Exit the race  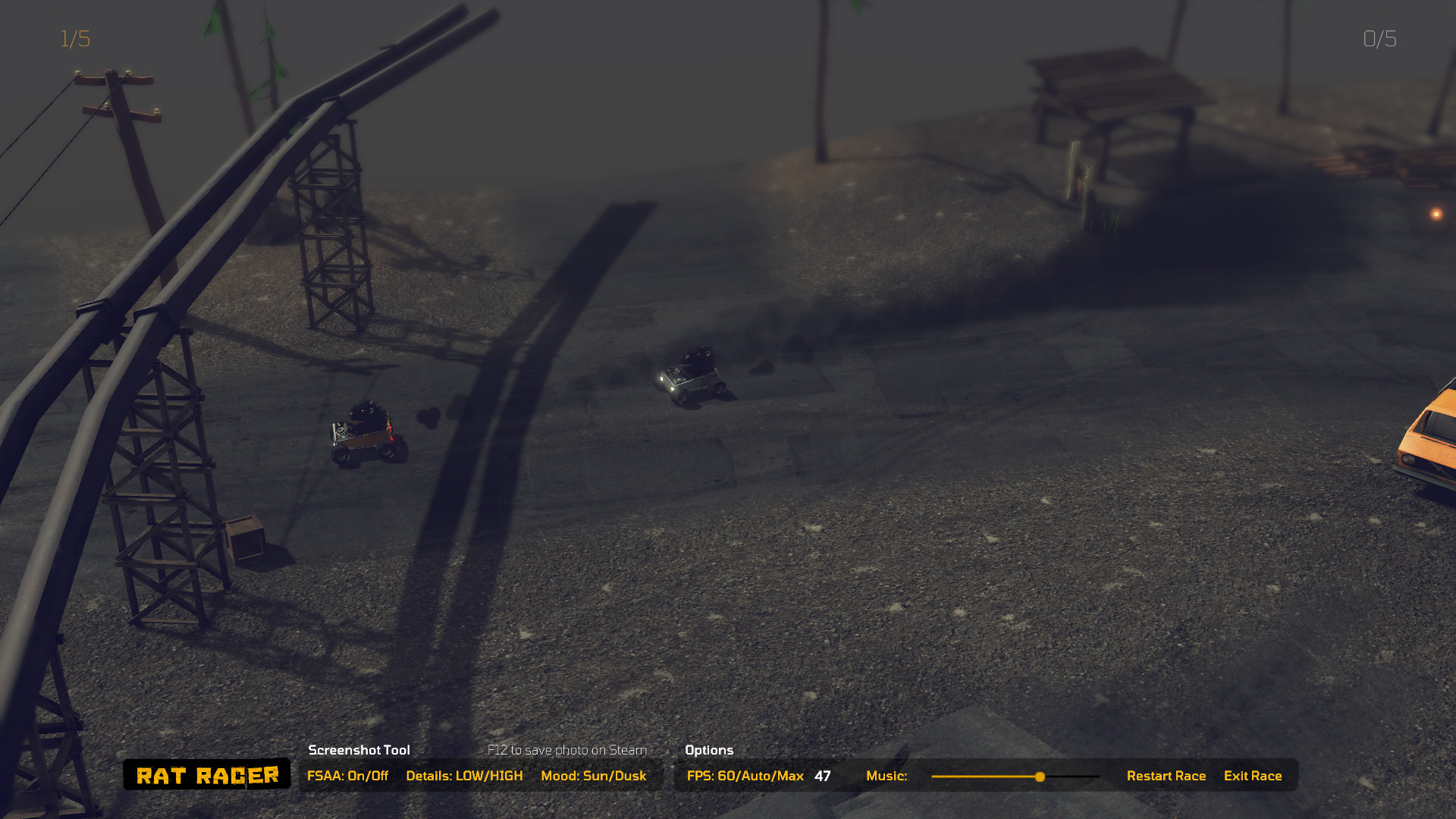1253,776
